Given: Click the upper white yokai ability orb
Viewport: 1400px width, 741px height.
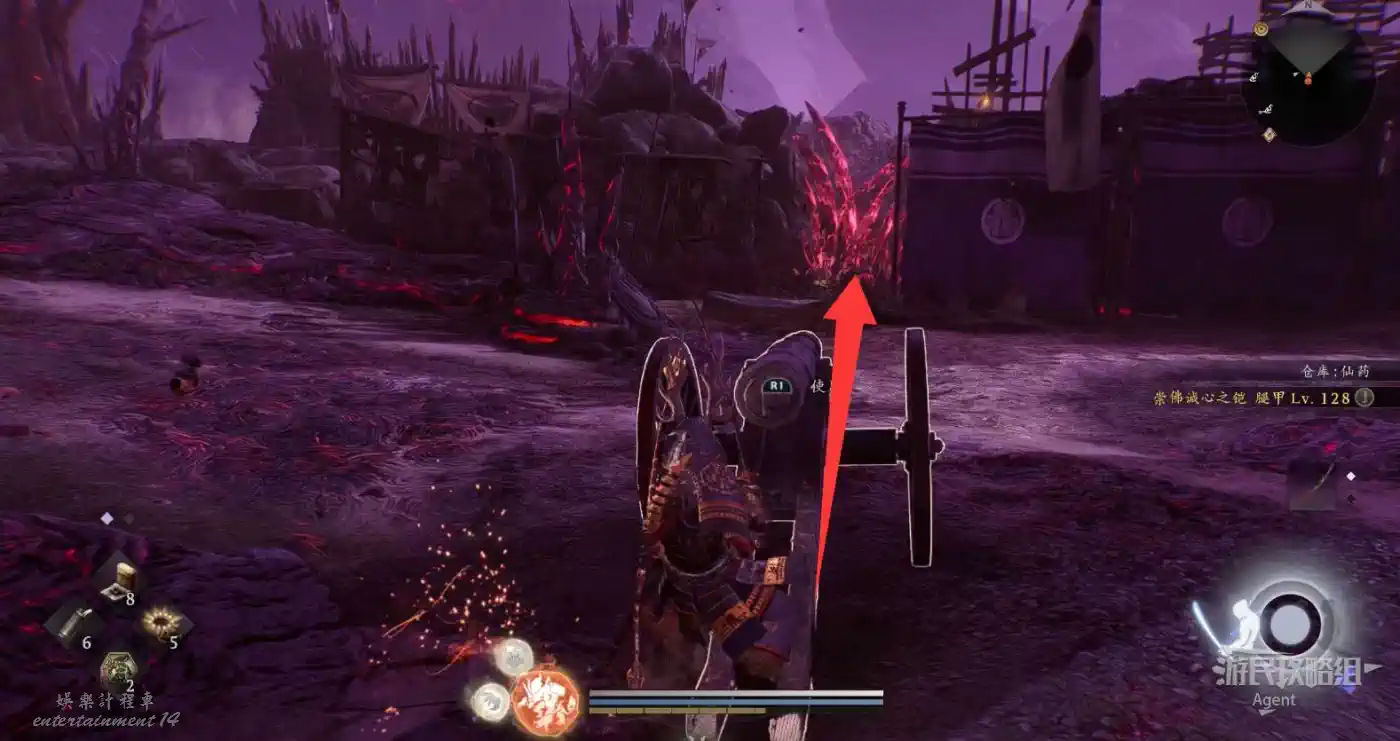Looking at the screenshot, I should pos(516,656).
